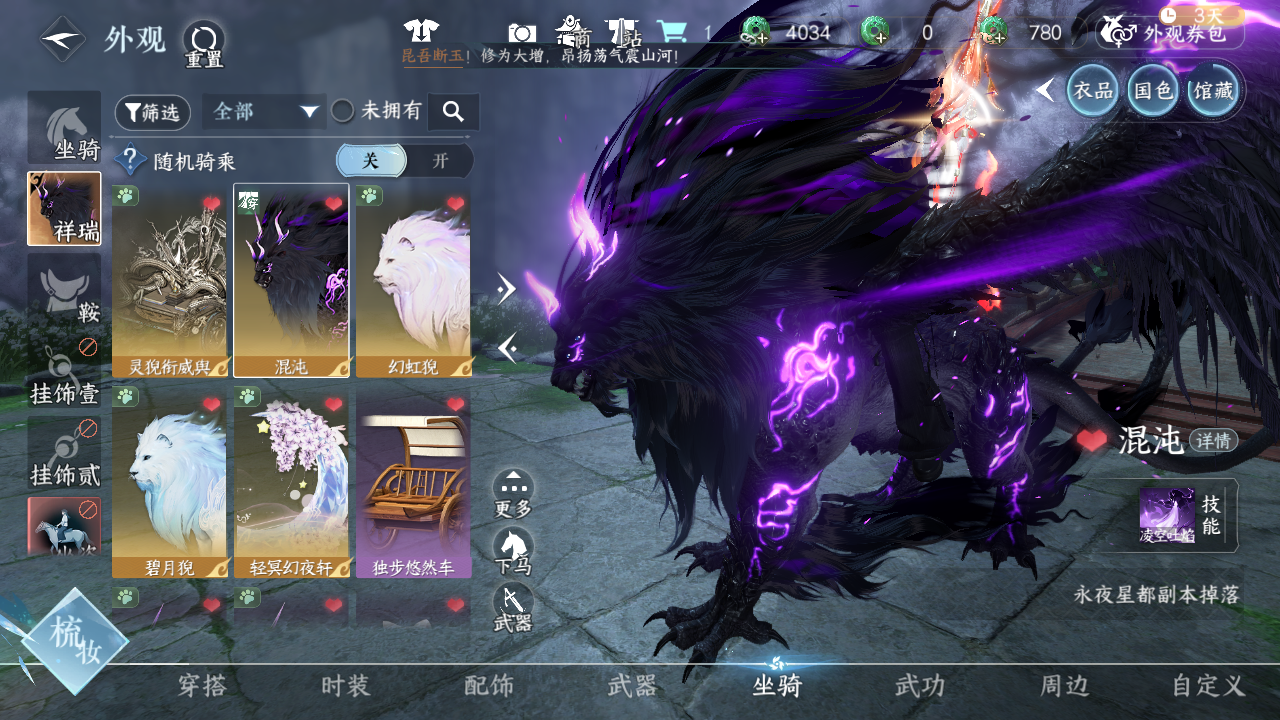Switch to the 武器 bottom tab
The height and width of the screenshot is (720, 1280).
(x=632, y=686)
